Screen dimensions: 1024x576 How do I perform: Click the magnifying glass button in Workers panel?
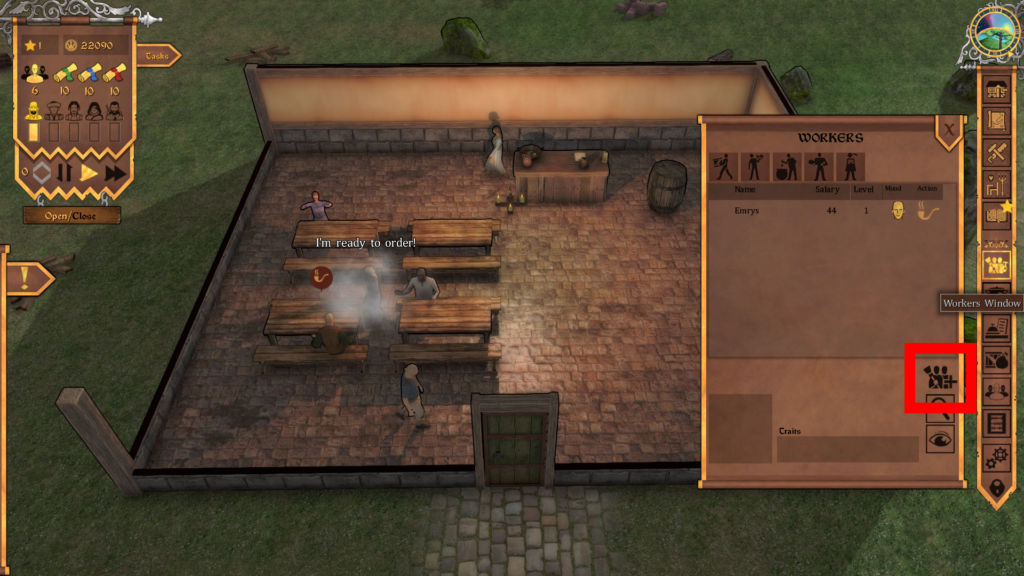tap(940, 405)
